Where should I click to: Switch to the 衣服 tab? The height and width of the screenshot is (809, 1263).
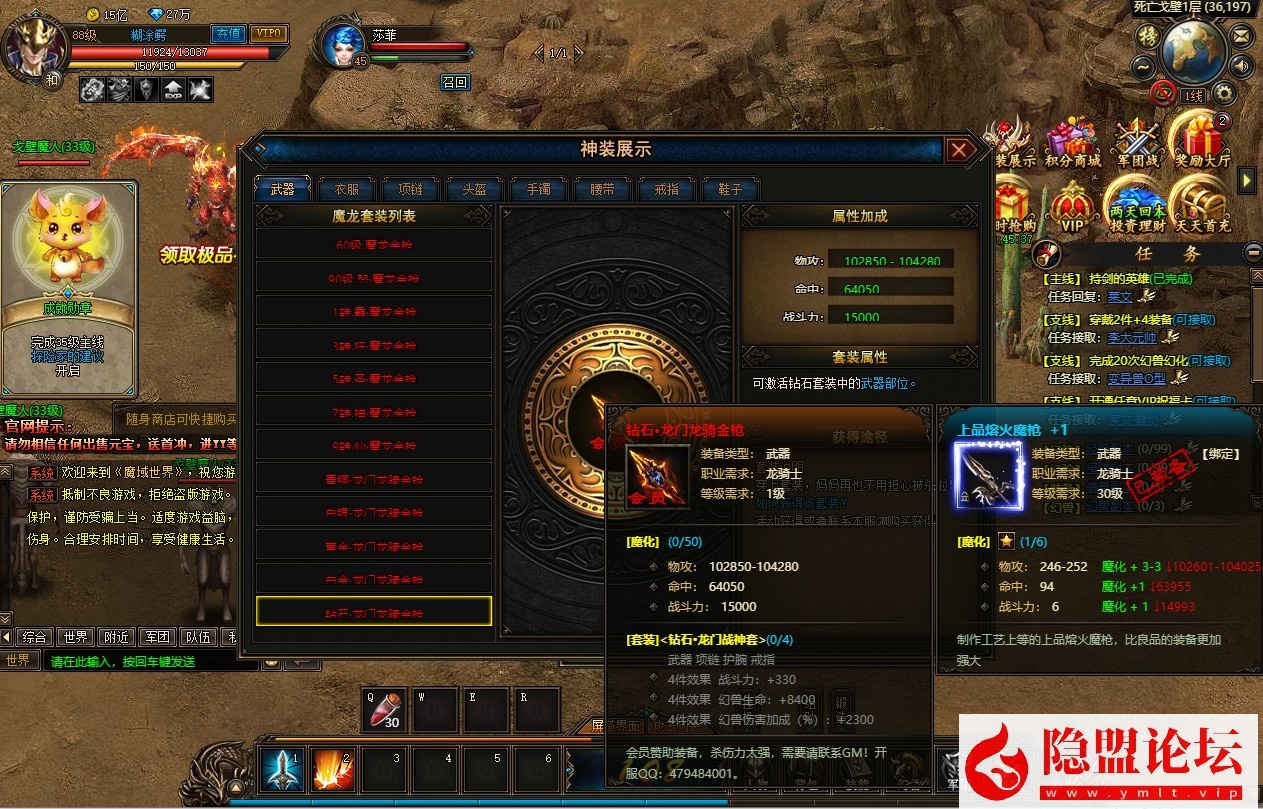pyautogui.click(x=346, y=189)
